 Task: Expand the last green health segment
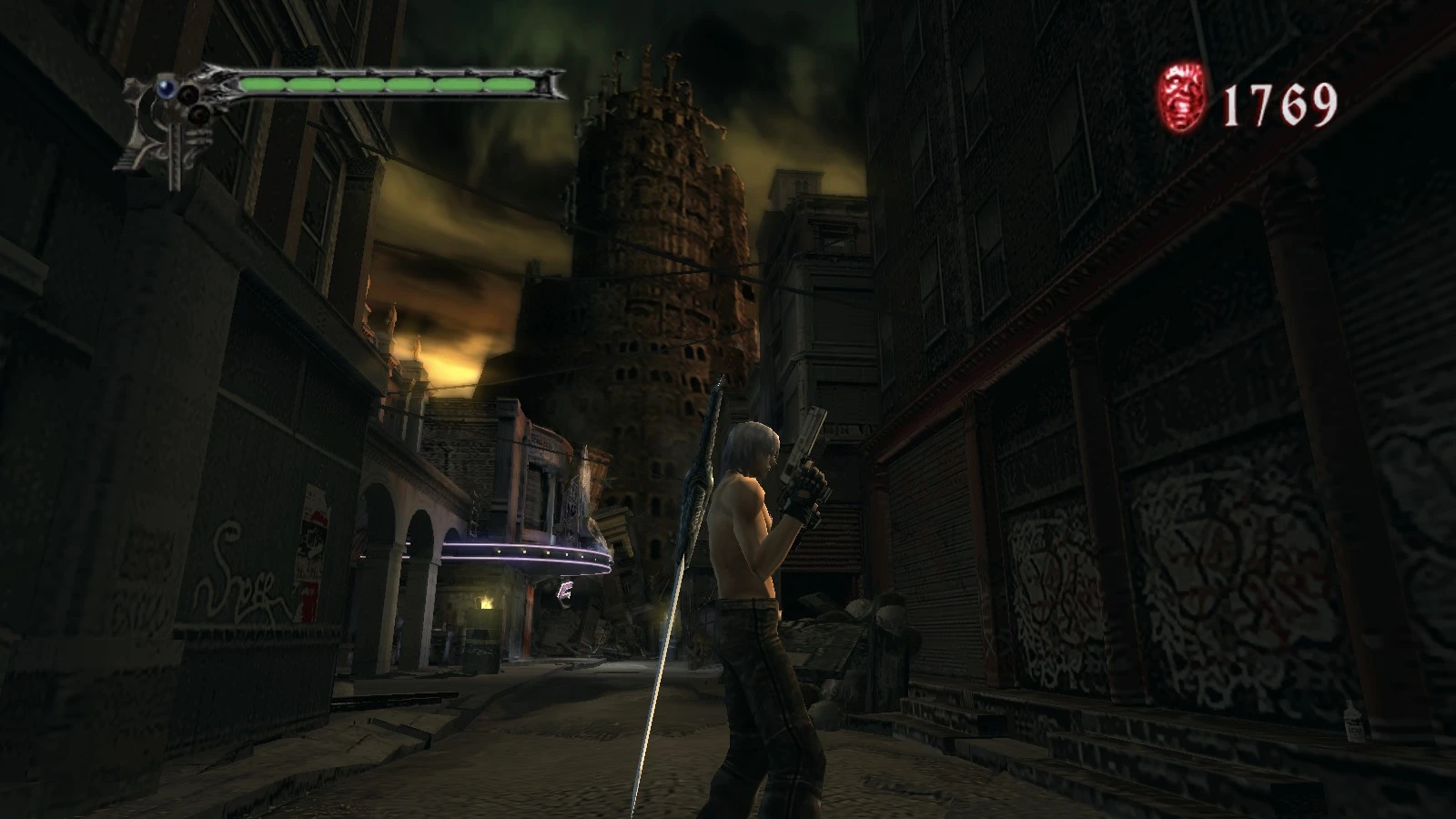(510, 84)
